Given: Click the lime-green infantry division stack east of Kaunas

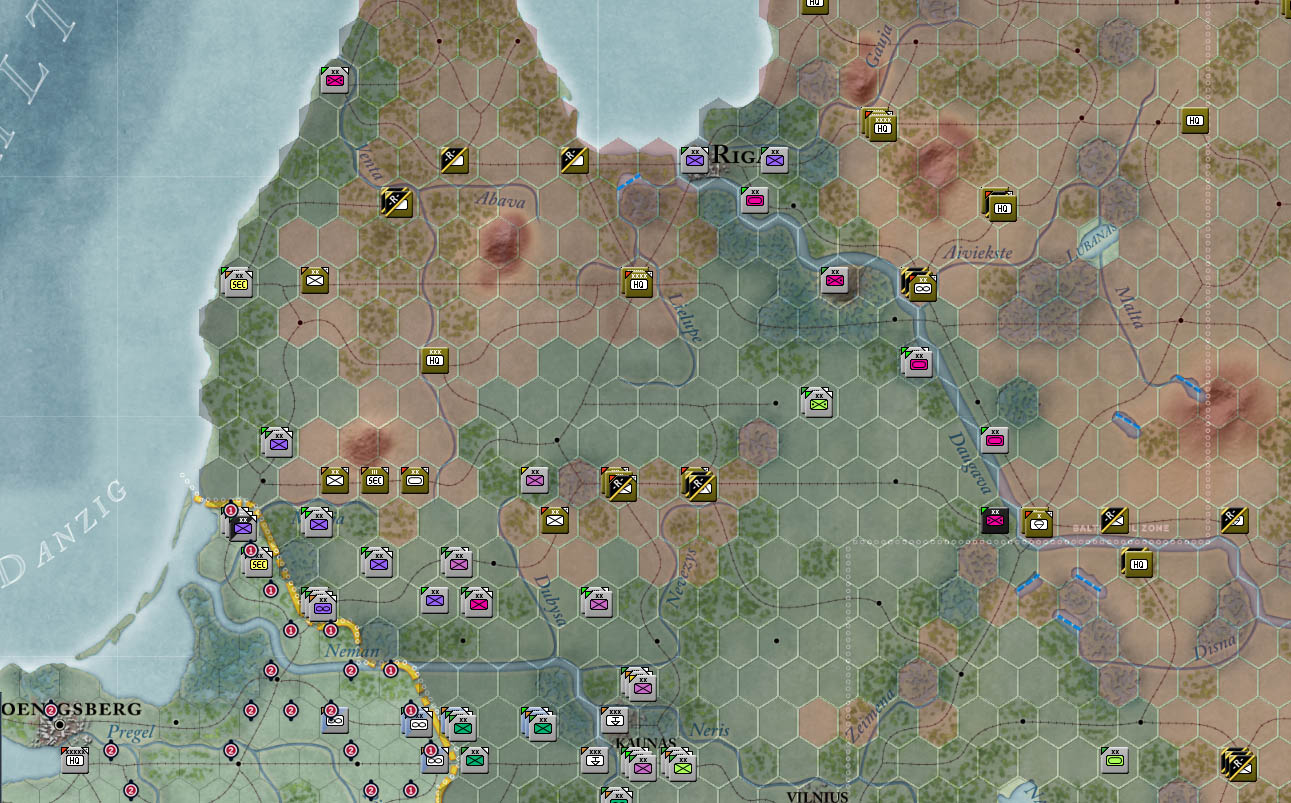Looking at the screenshot, I should pyautogui.click(x=683, y=767).
